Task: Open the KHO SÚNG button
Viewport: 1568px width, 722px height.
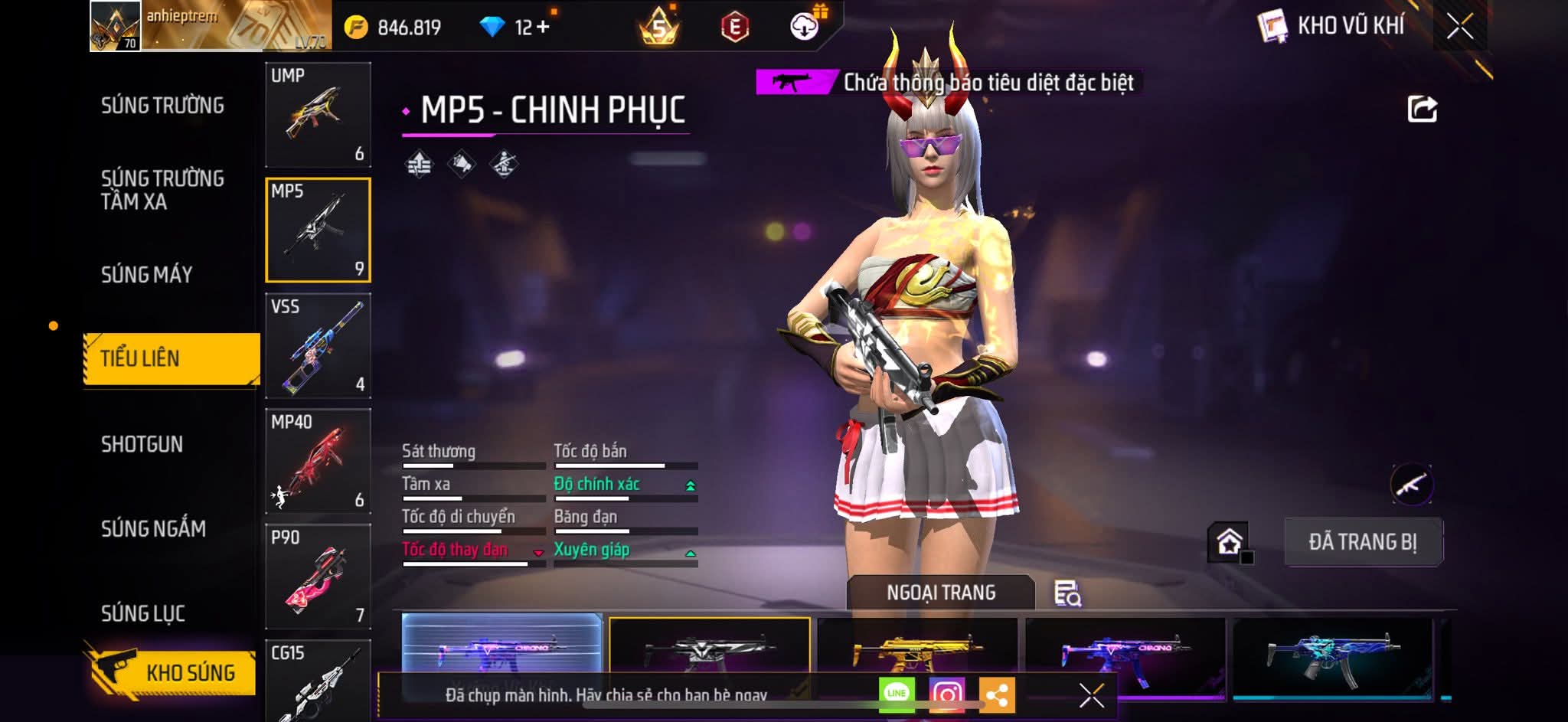Action: click(171, 672)
